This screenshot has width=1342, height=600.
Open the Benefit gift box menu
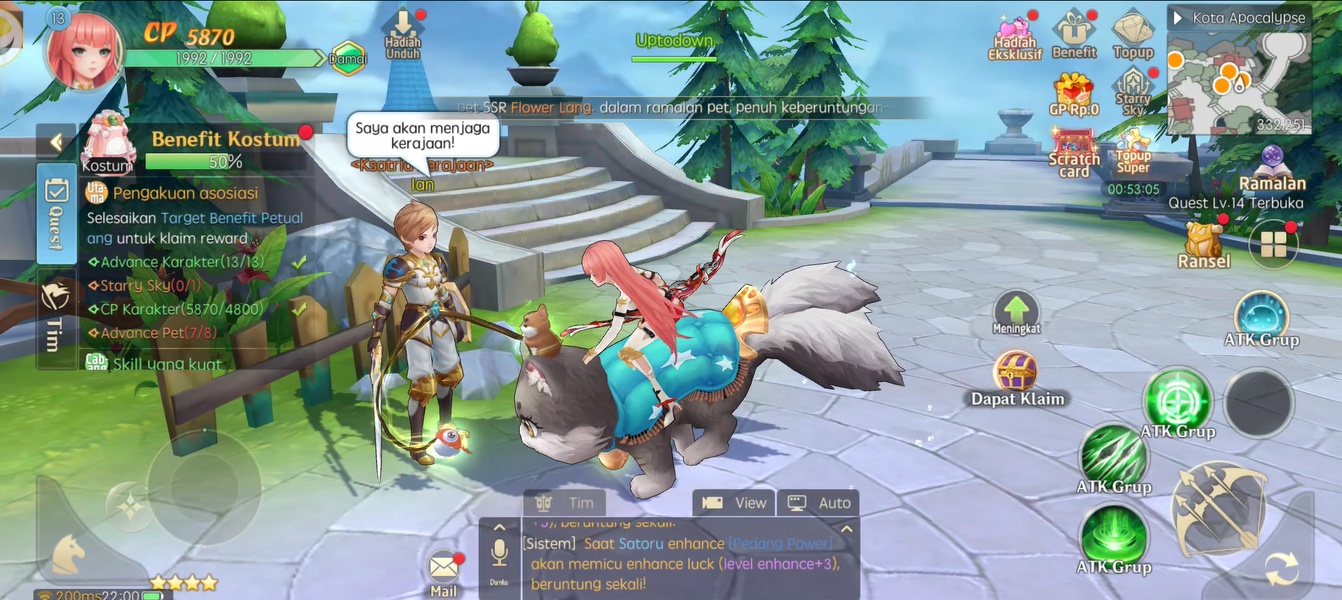pyautogui.click(x=1075, y=33)
